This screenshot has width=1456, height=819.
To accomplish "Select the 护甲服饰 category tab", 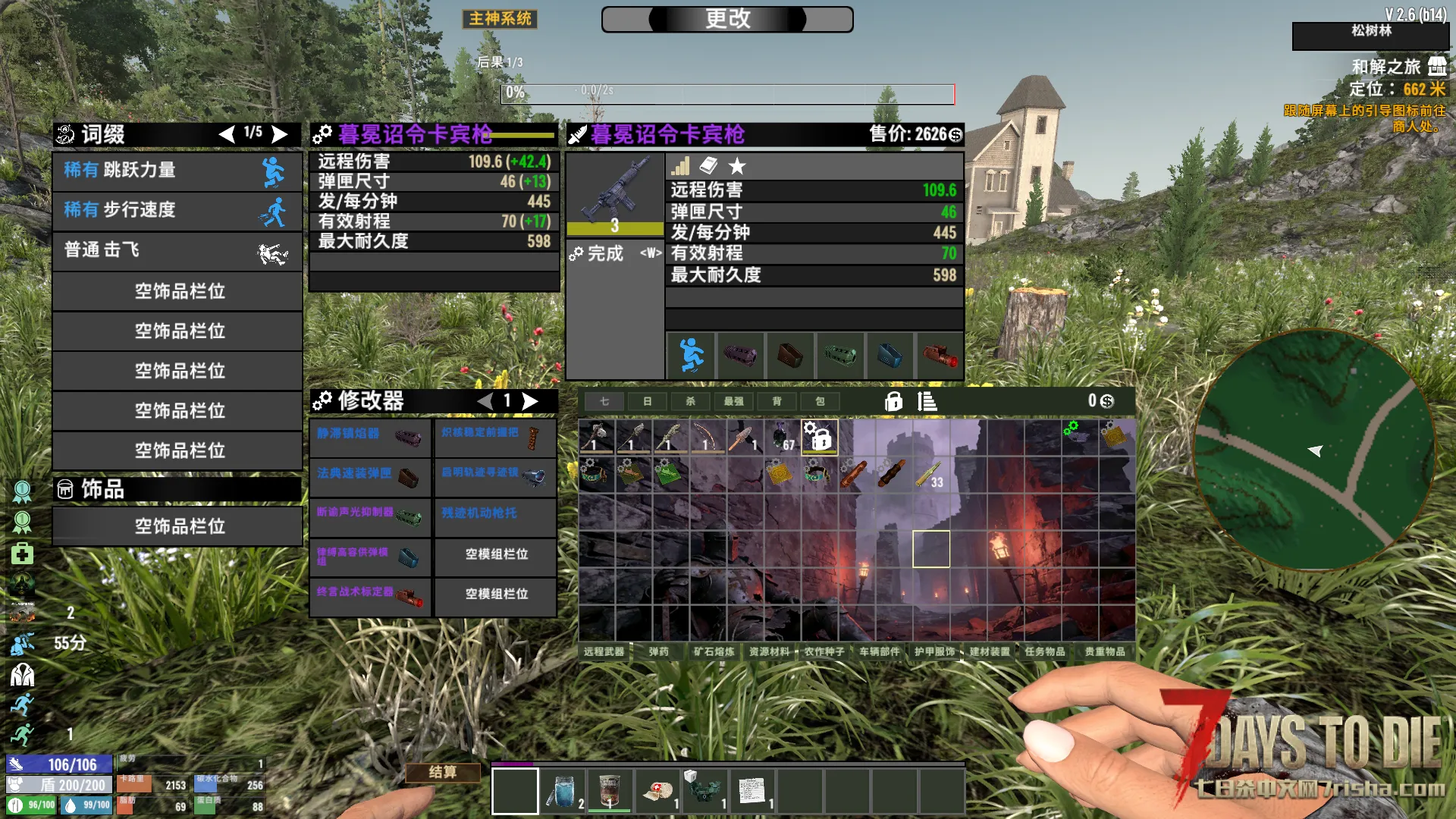I will [934, 651].
